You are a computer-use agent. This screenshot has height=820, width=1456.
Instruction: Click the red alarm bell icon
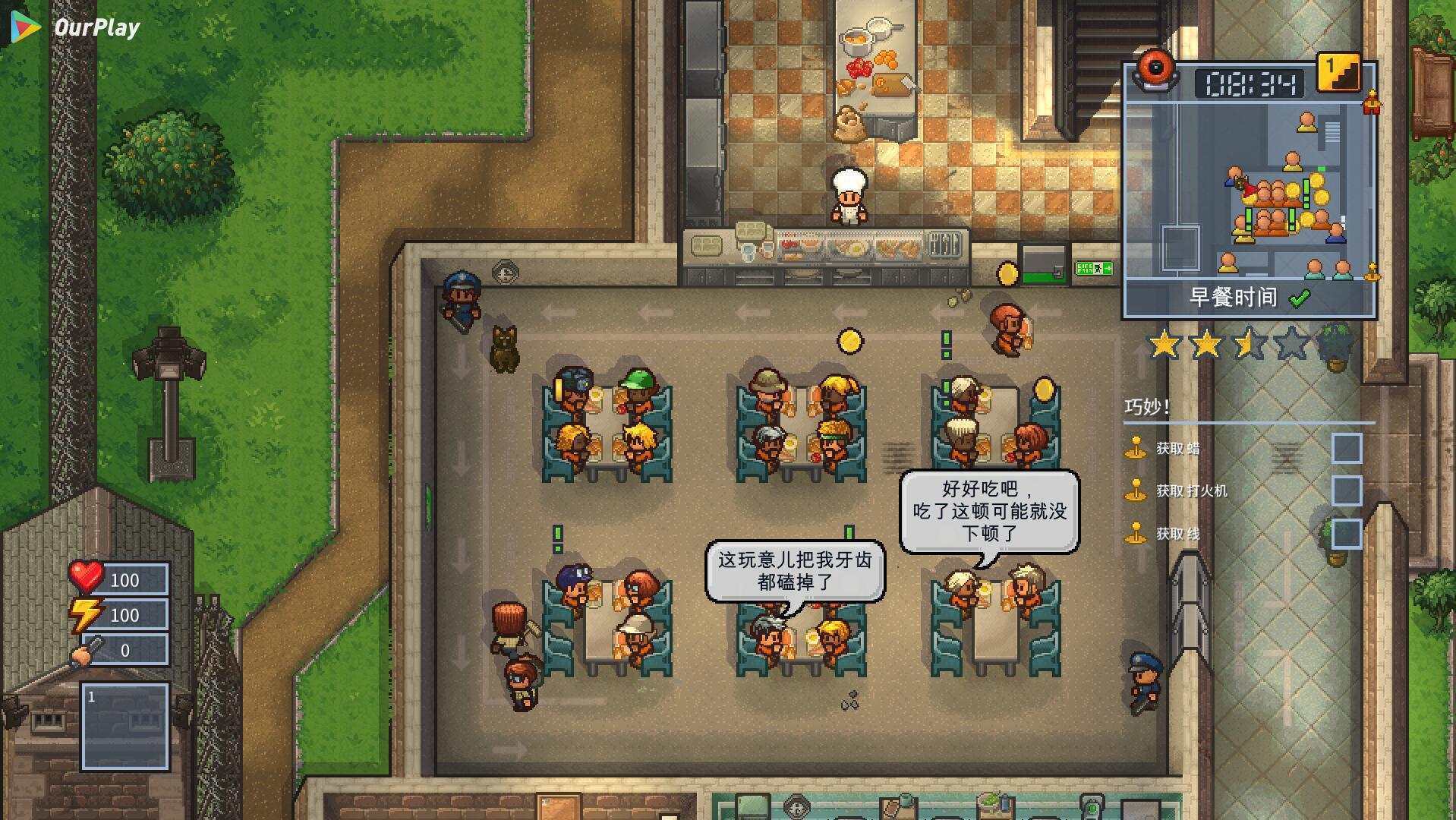tap(1155, 71)
